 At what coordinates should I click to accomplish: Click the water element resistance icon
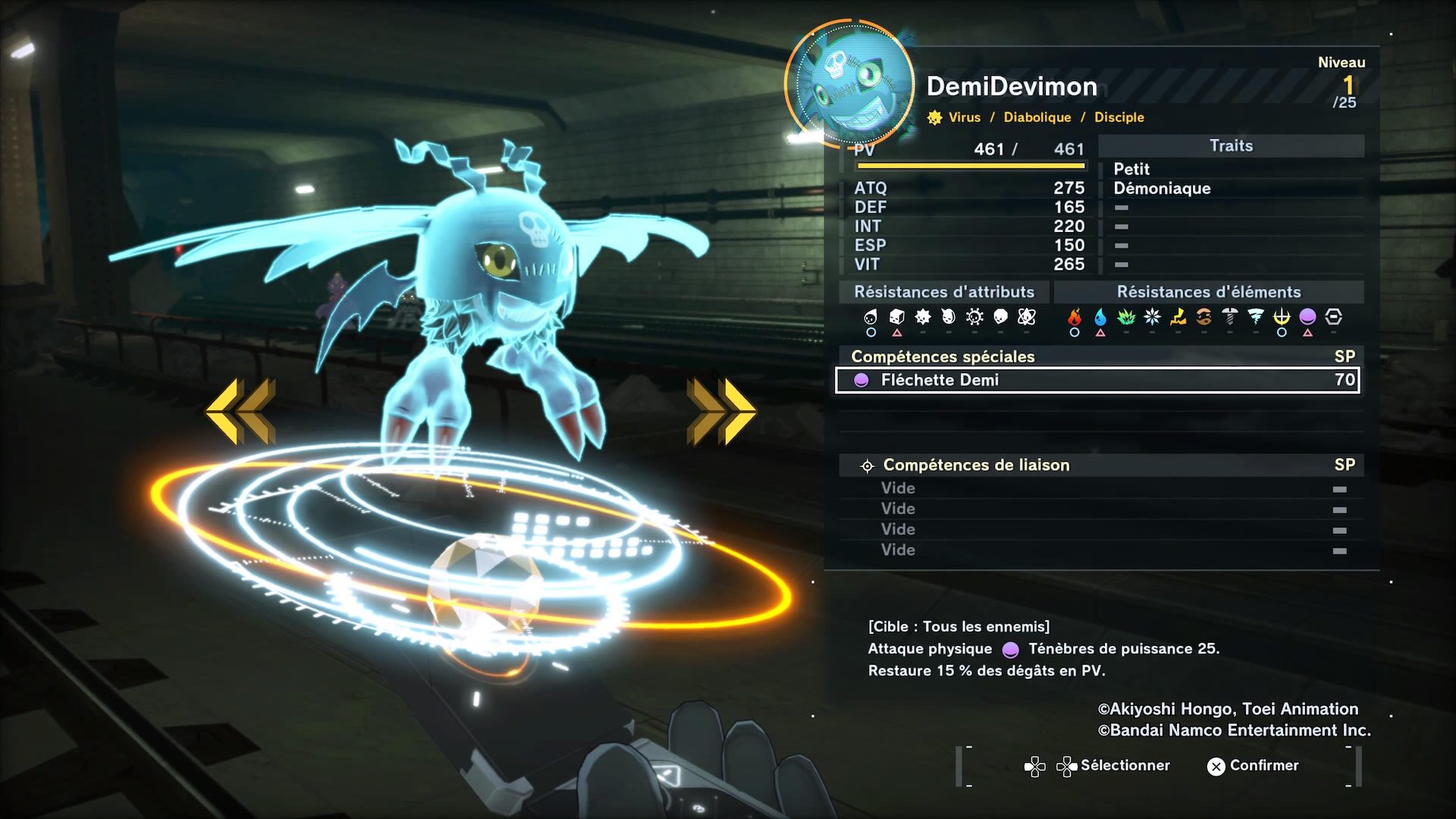[1100, 317]
